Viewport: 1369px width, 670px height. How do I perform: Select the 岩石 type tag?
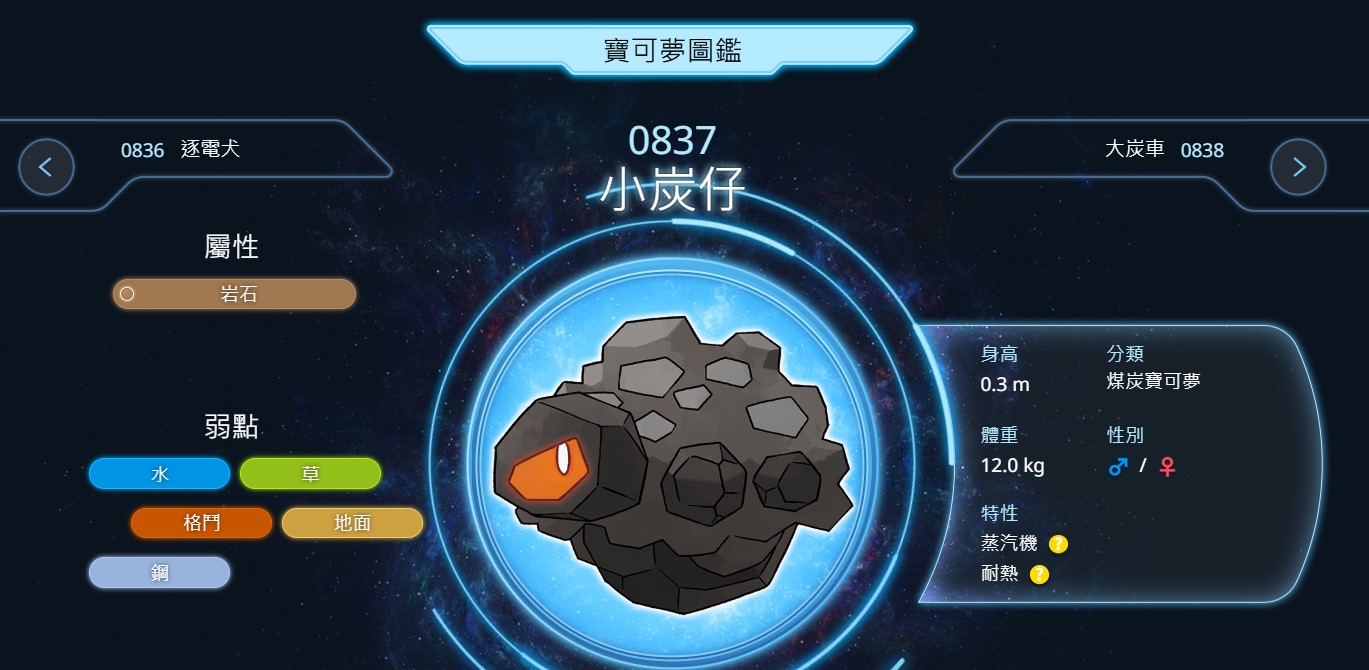pyautogui.click(x=235, y=294)
